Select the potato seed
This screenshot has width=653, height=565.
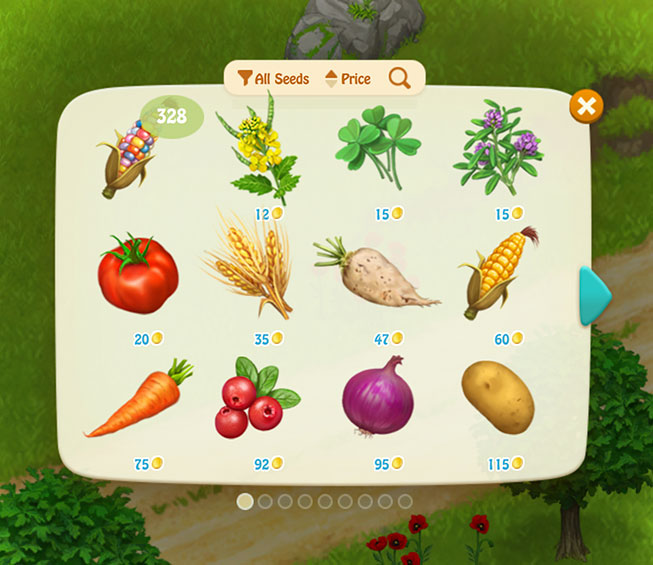498,396
